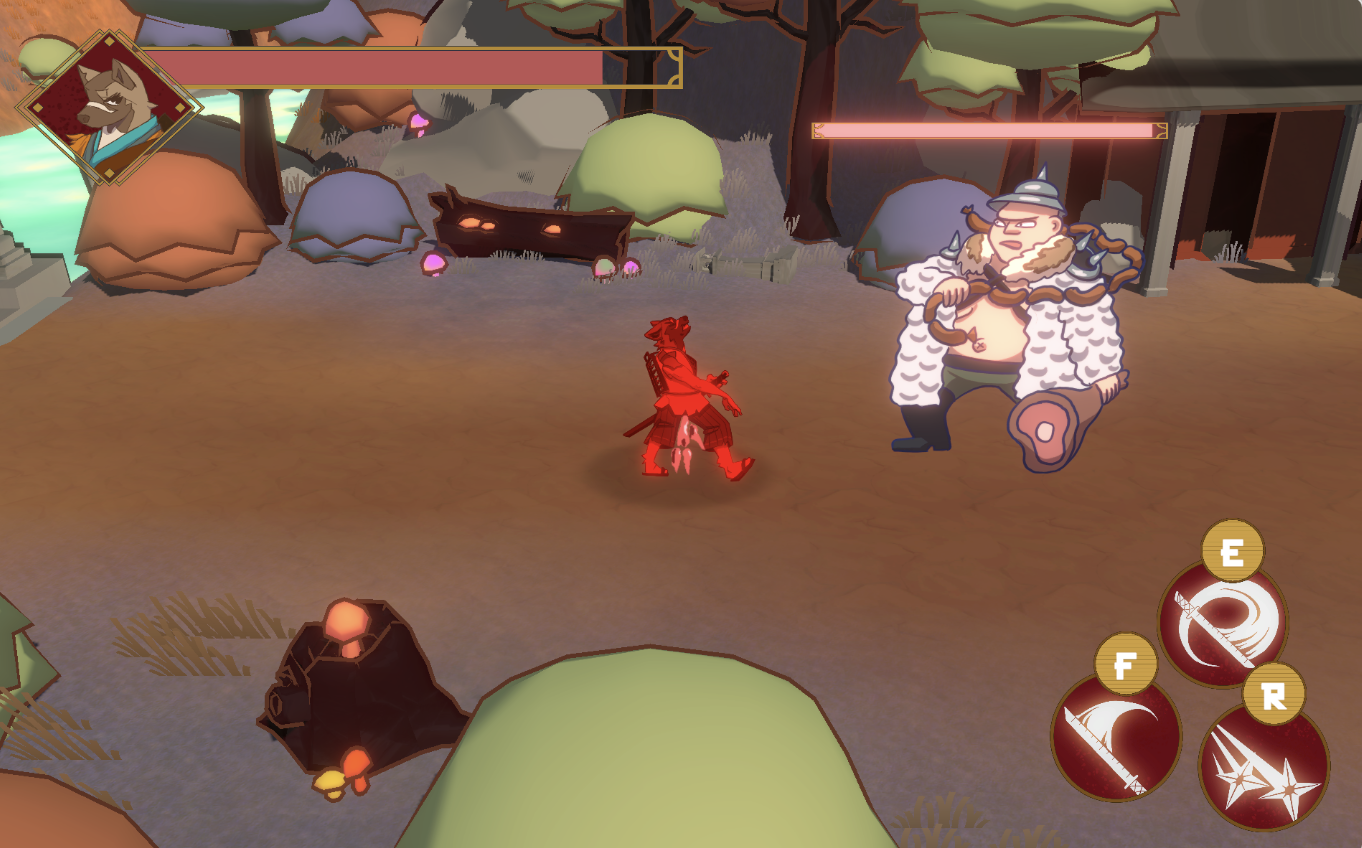Activate the spinning whirlwind slash ability
The height and width of the screenshot is (848, 1362).
click(x=1222, y=624)
